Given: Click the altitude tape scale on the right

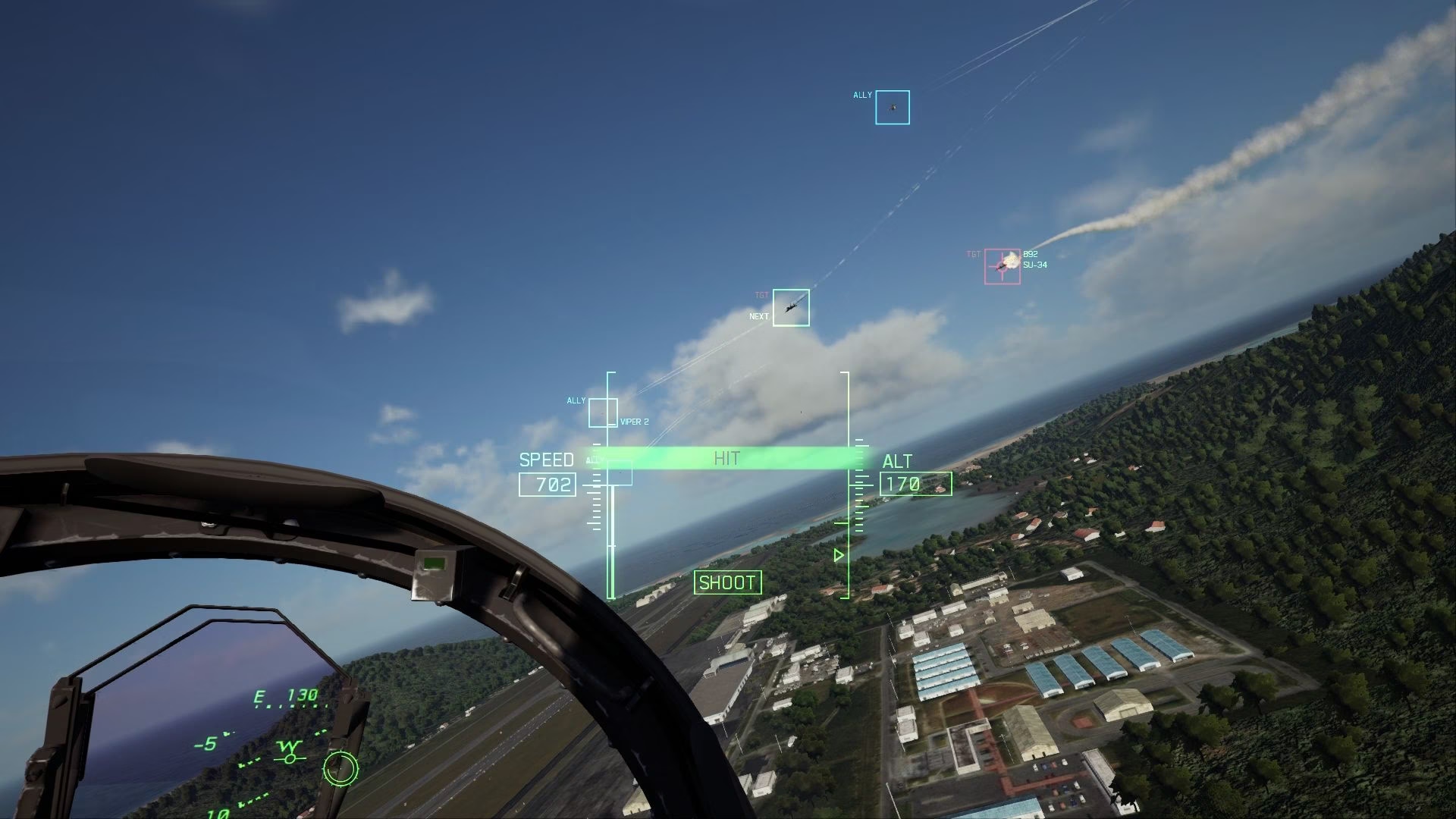Looking at the screenshot, I should [858, 493].
